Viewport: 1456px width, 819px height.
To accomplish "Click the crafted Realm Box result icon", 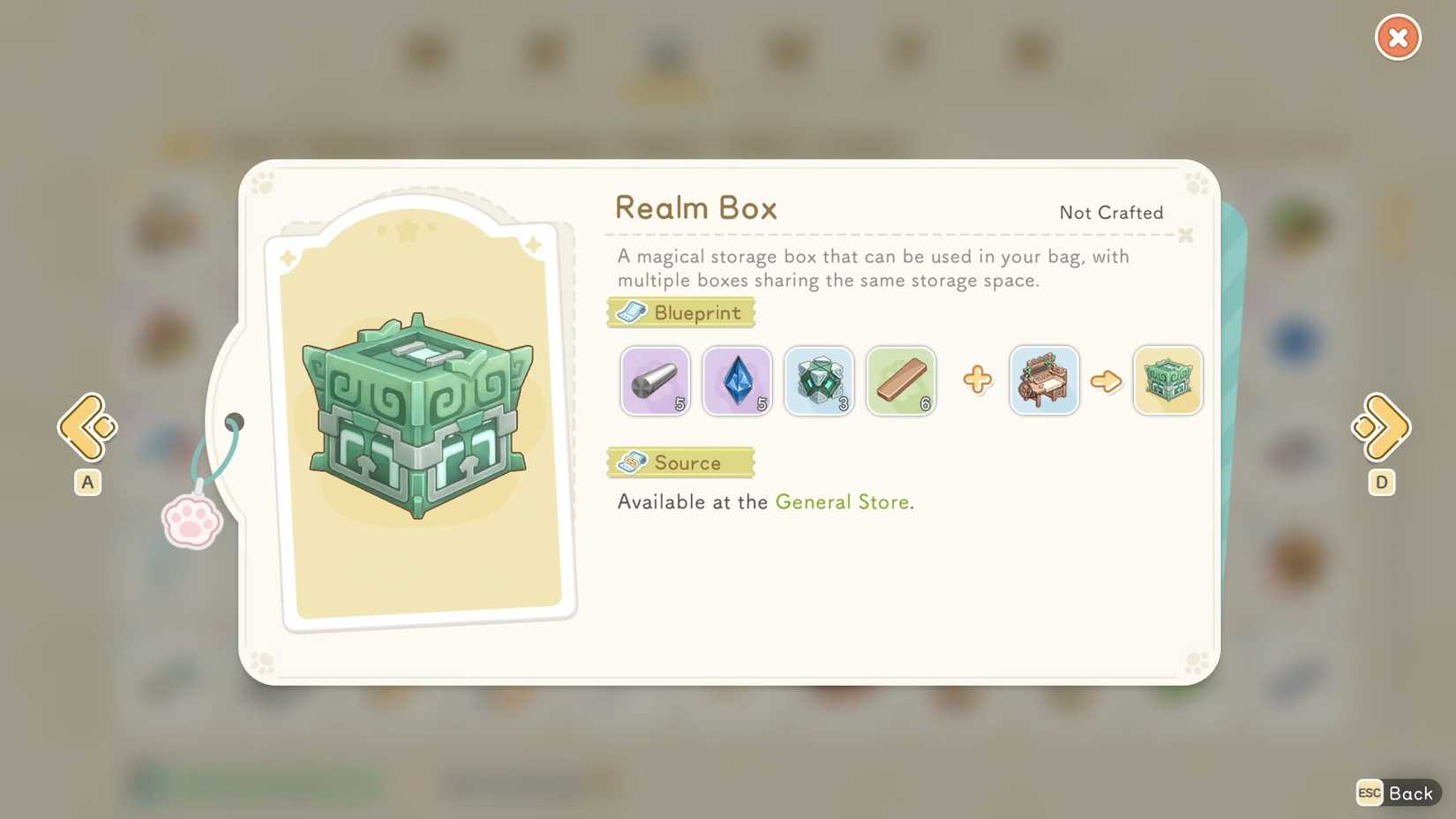I will [x=1167, y=380].
